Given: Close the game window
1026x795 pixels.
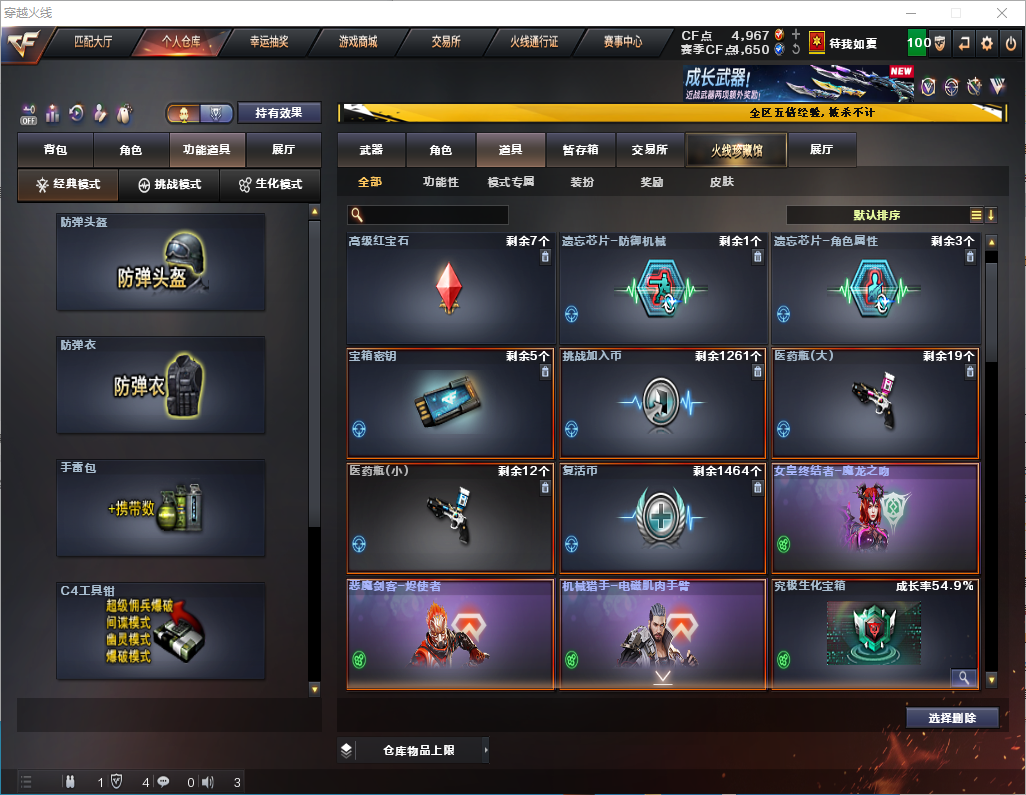Looking at the screenshot, I should click(1002, 13).
